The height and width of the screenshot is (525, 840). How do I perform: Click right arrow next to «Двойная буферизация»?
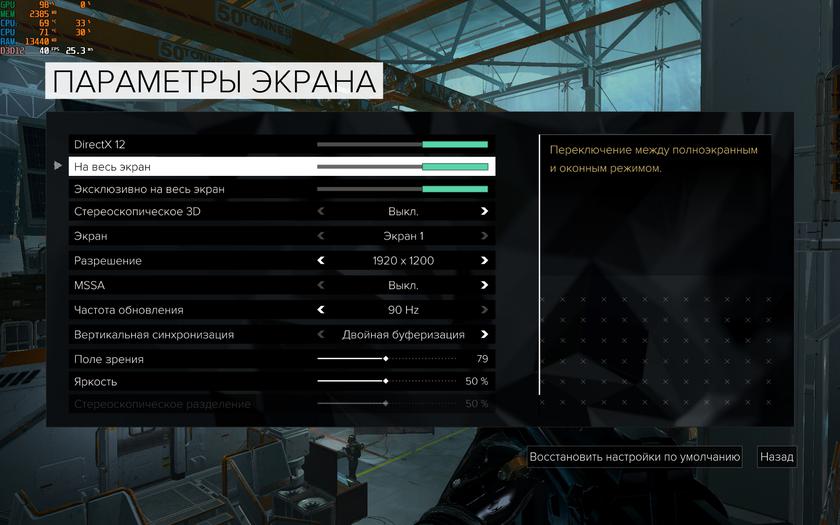click(484, 335)
